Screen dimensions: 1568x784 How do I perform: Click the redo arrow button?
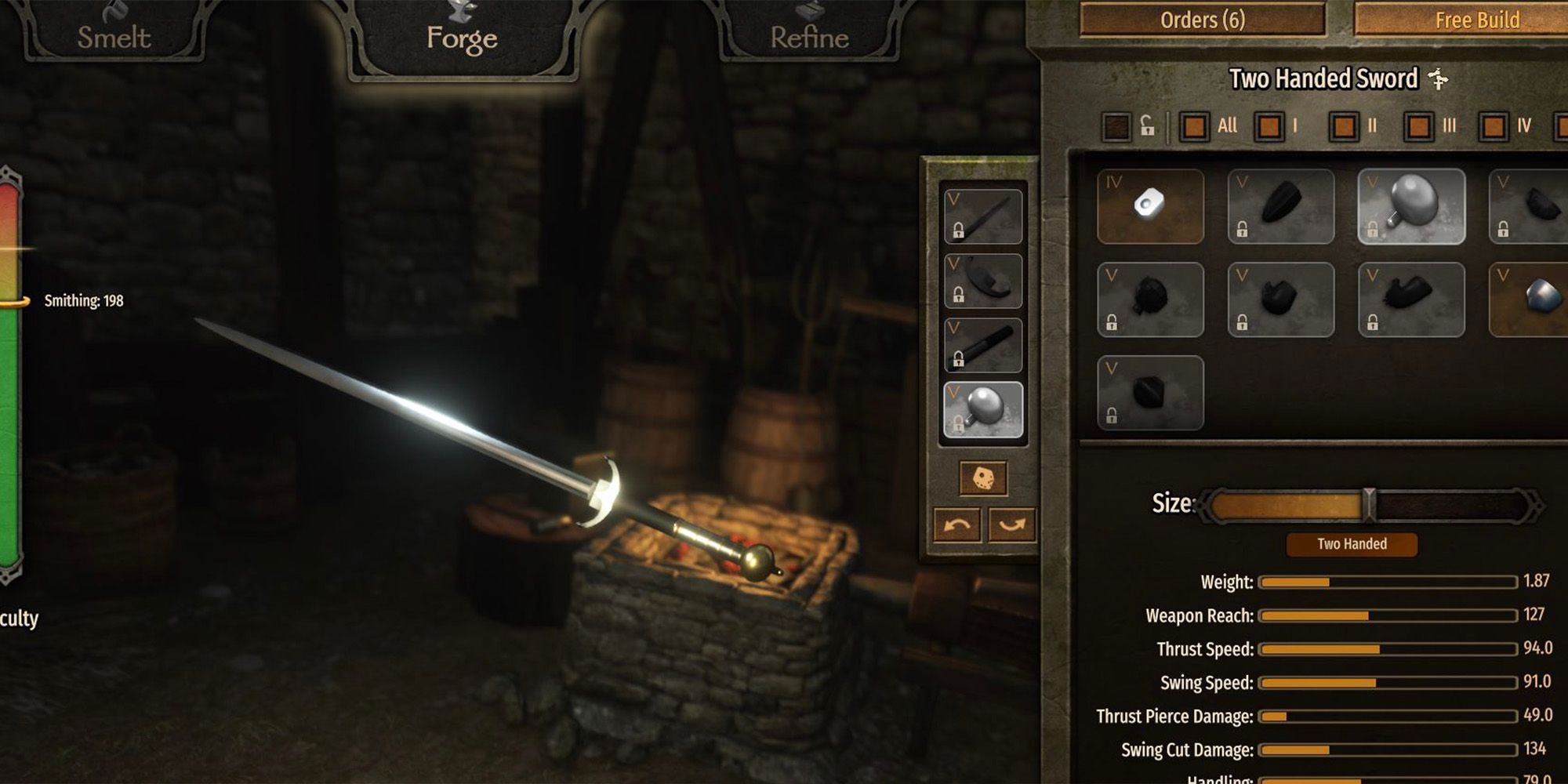[1011, 524]
